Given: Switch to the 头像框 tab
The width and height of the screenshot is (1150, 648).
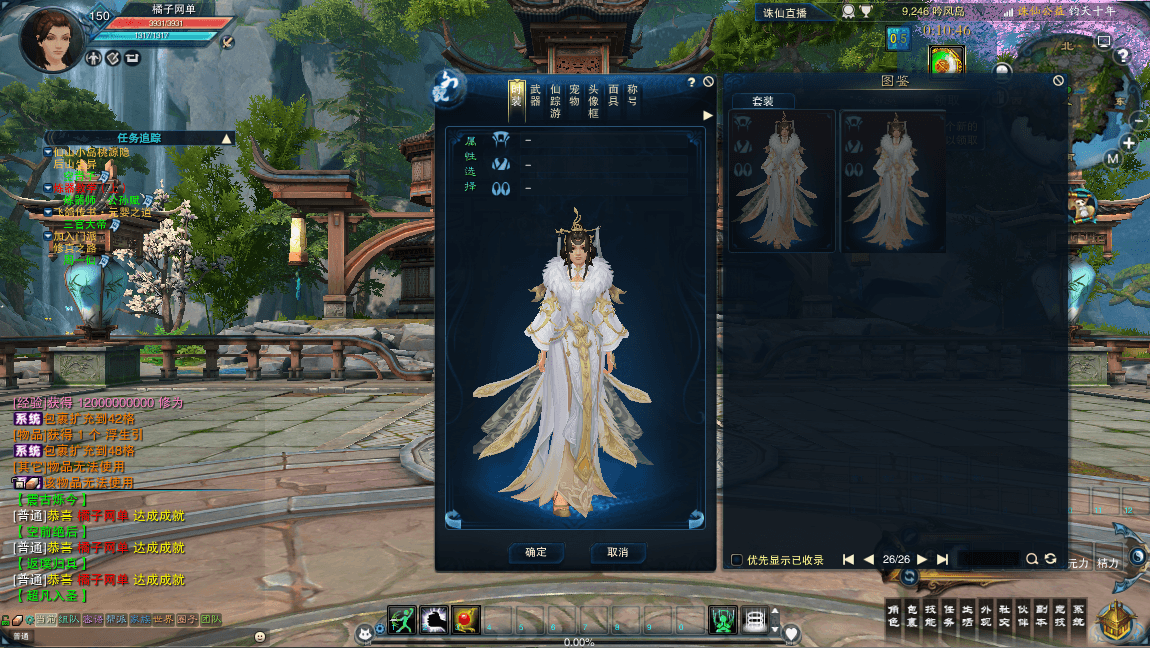Looking at the screenshot, I should 593,101.
